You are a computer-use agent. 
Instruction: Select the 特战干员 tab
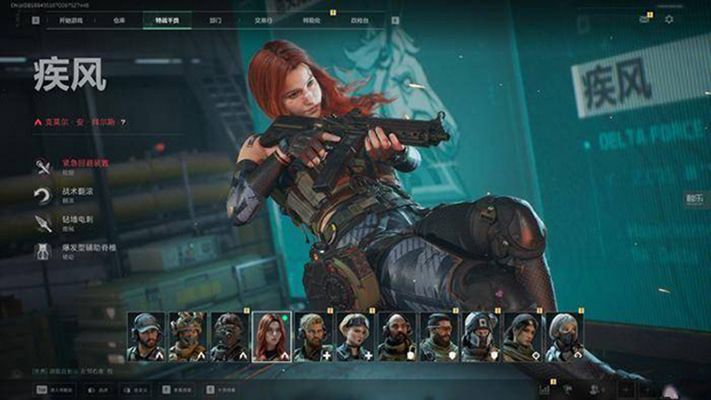165,19
